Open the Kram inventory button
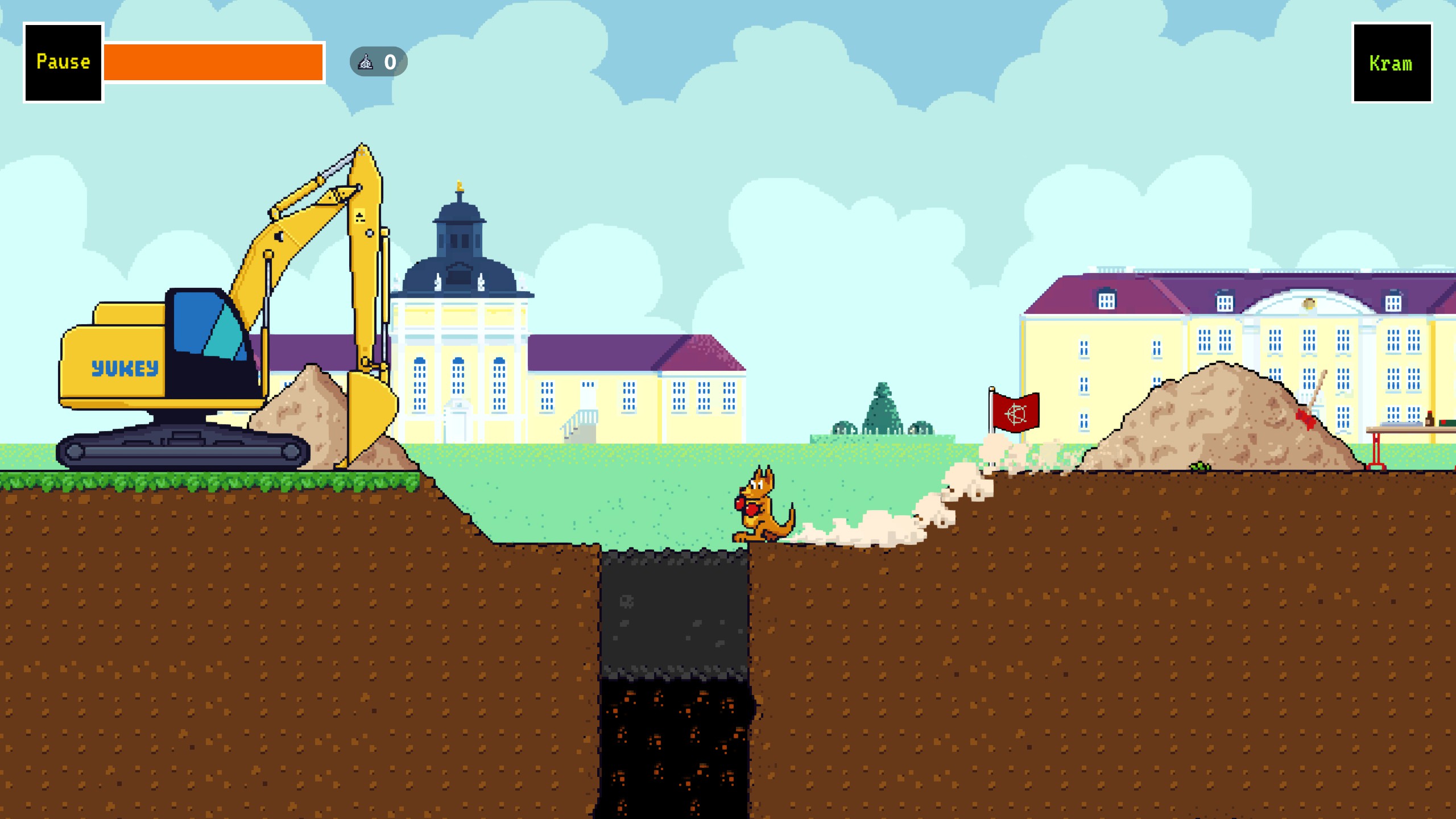The height and width of the screenshot is (819, 1456). coord(1391,63)
